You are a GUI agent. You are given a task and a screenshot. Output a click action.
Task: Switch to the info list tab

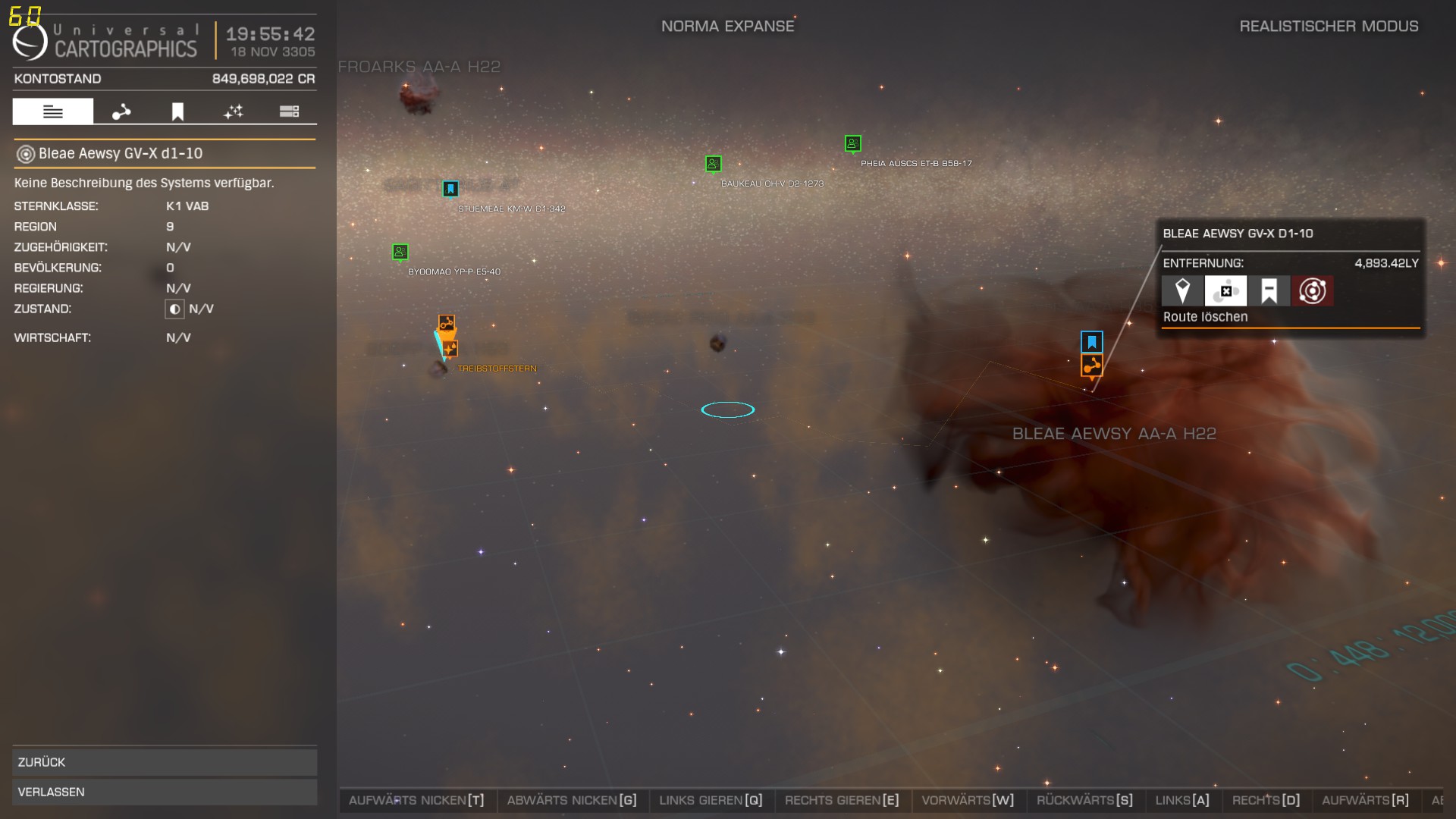coord(53,111)
